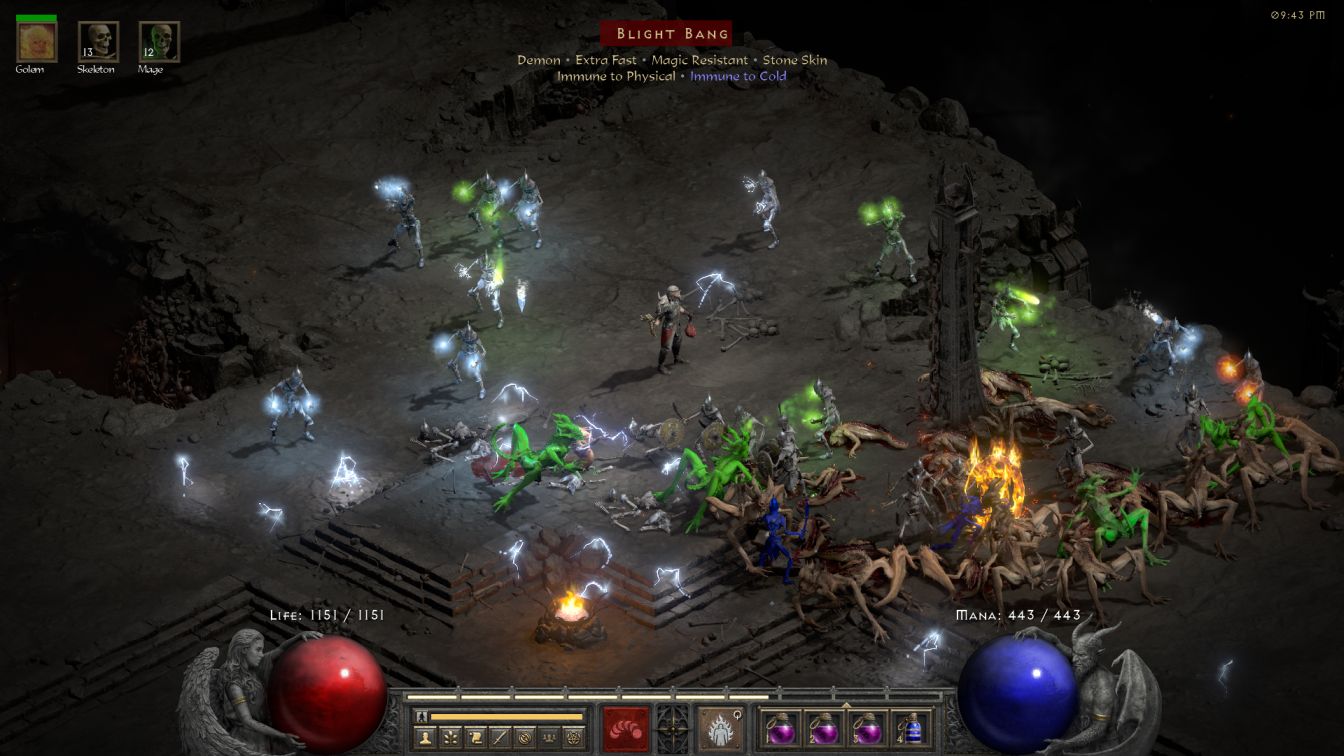Toggle the run/walk icon beside stamina bar
This screenshot has height=756, width=1344.
423,716
